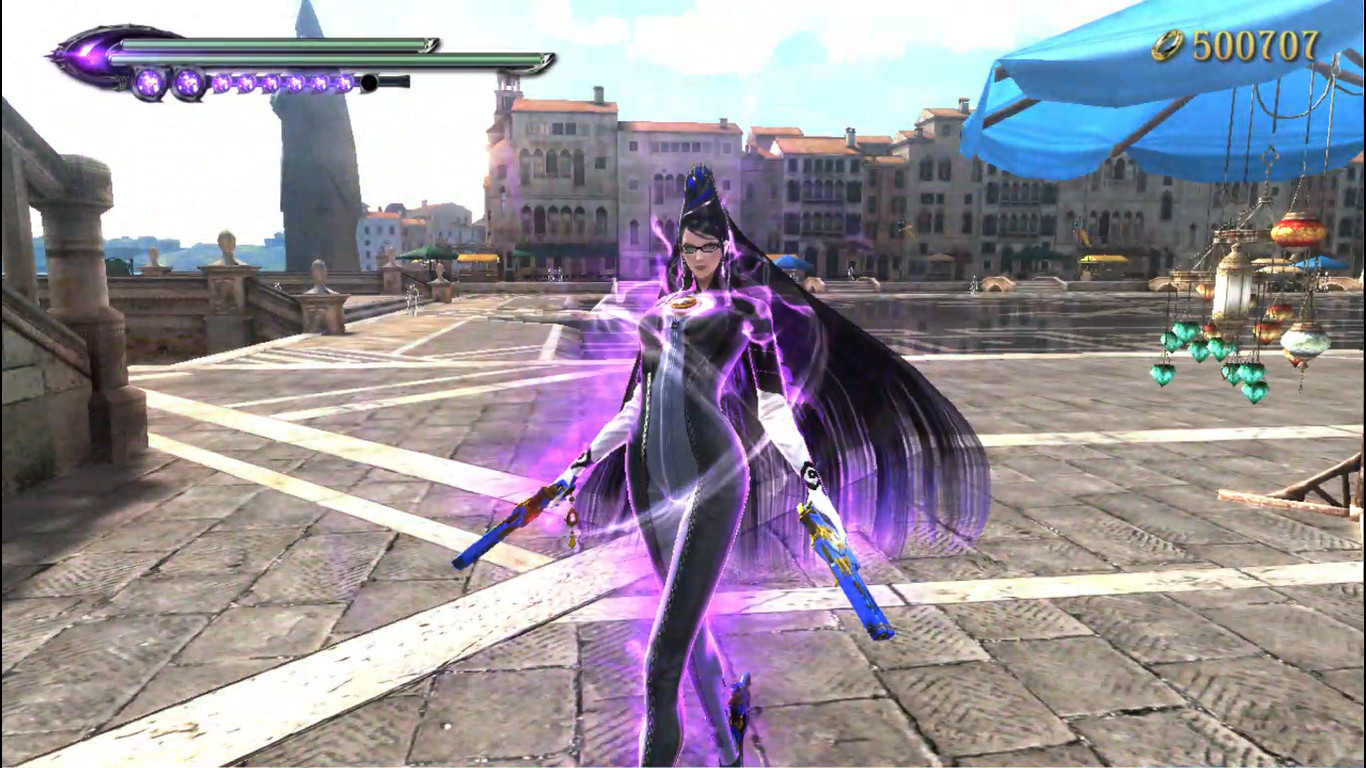Click the second large magic orb

click(188, 83)
